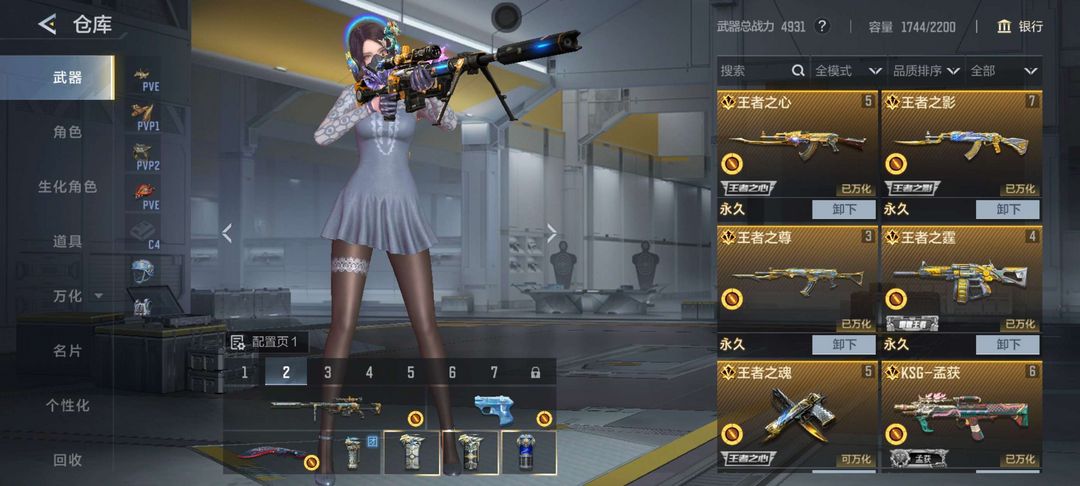
Task: Select the blue pistol loadout slot
Action: point(499,410)
